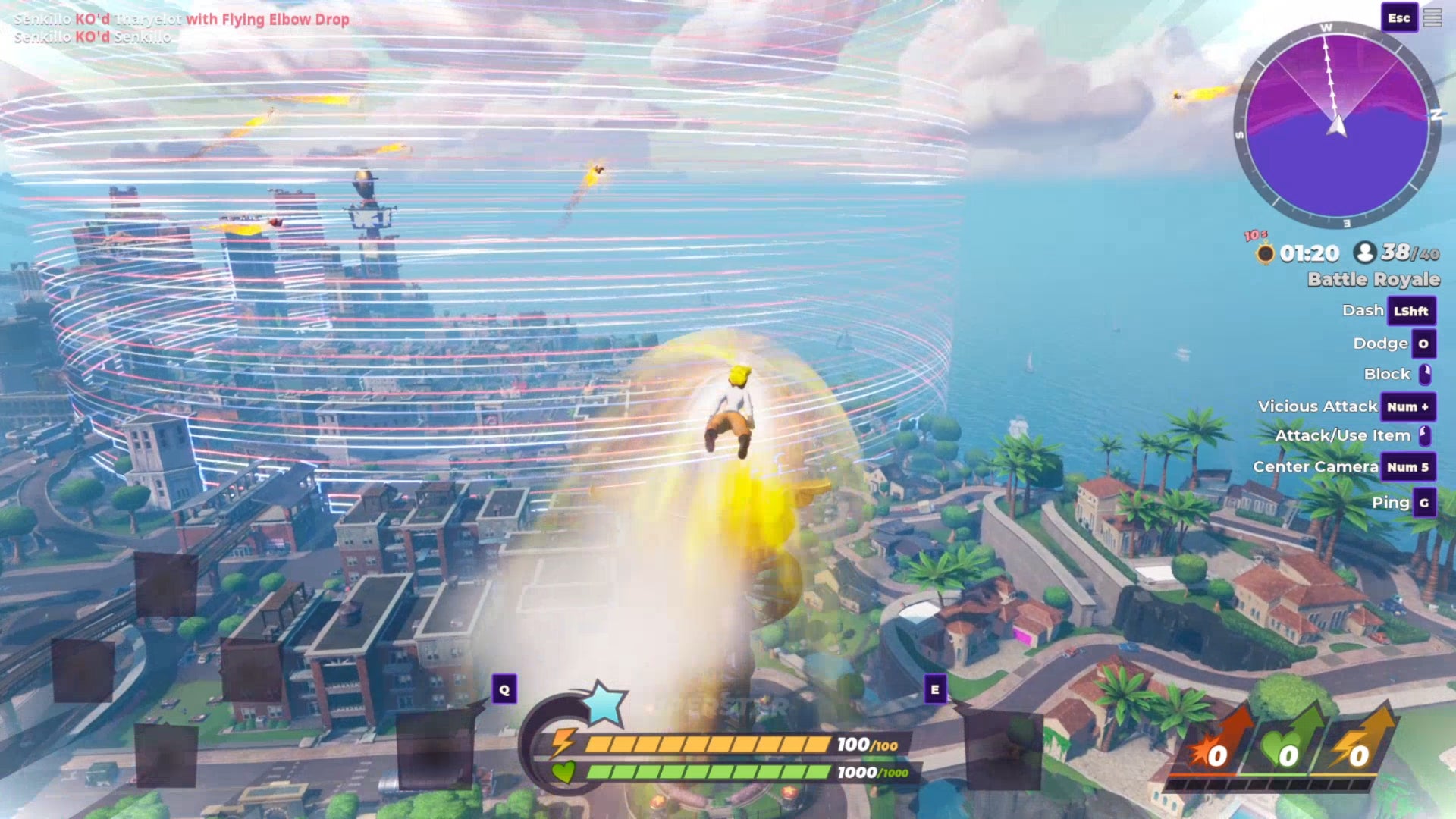Click the G keybind beside Ping

[1425, 503]
